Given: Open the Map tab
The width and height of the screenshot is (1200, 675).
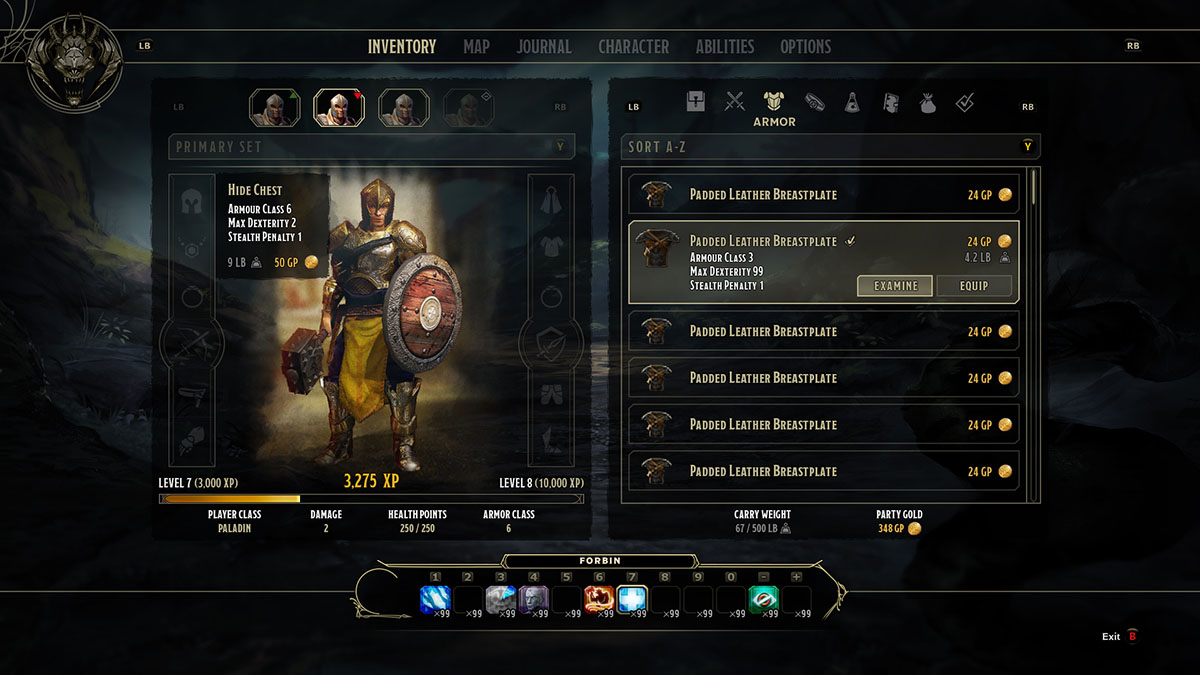Looking at the screenshot, I should coord(476,46).
